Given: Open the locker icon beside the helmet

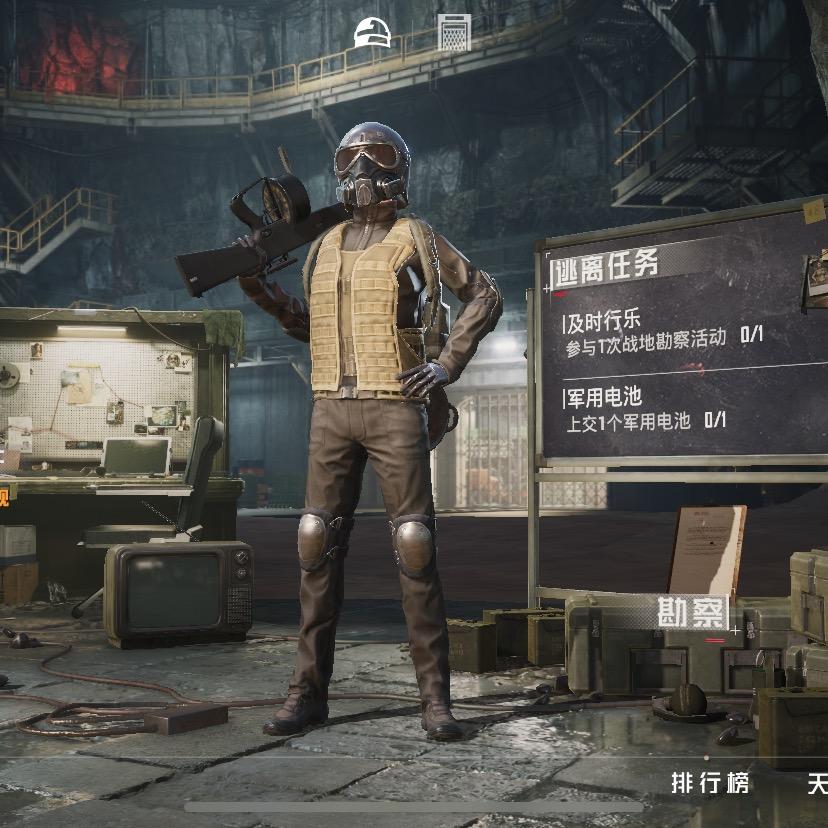Looking at the screenshot, I should point(454,33).
